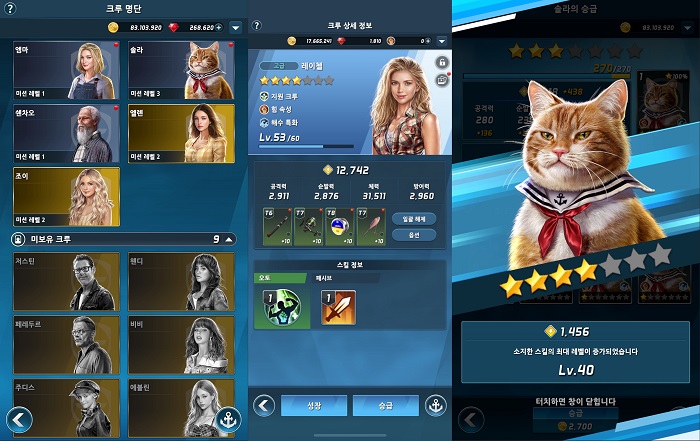View unowned crew member 저스틴
The image size is (700, 441).
[66, 281]
